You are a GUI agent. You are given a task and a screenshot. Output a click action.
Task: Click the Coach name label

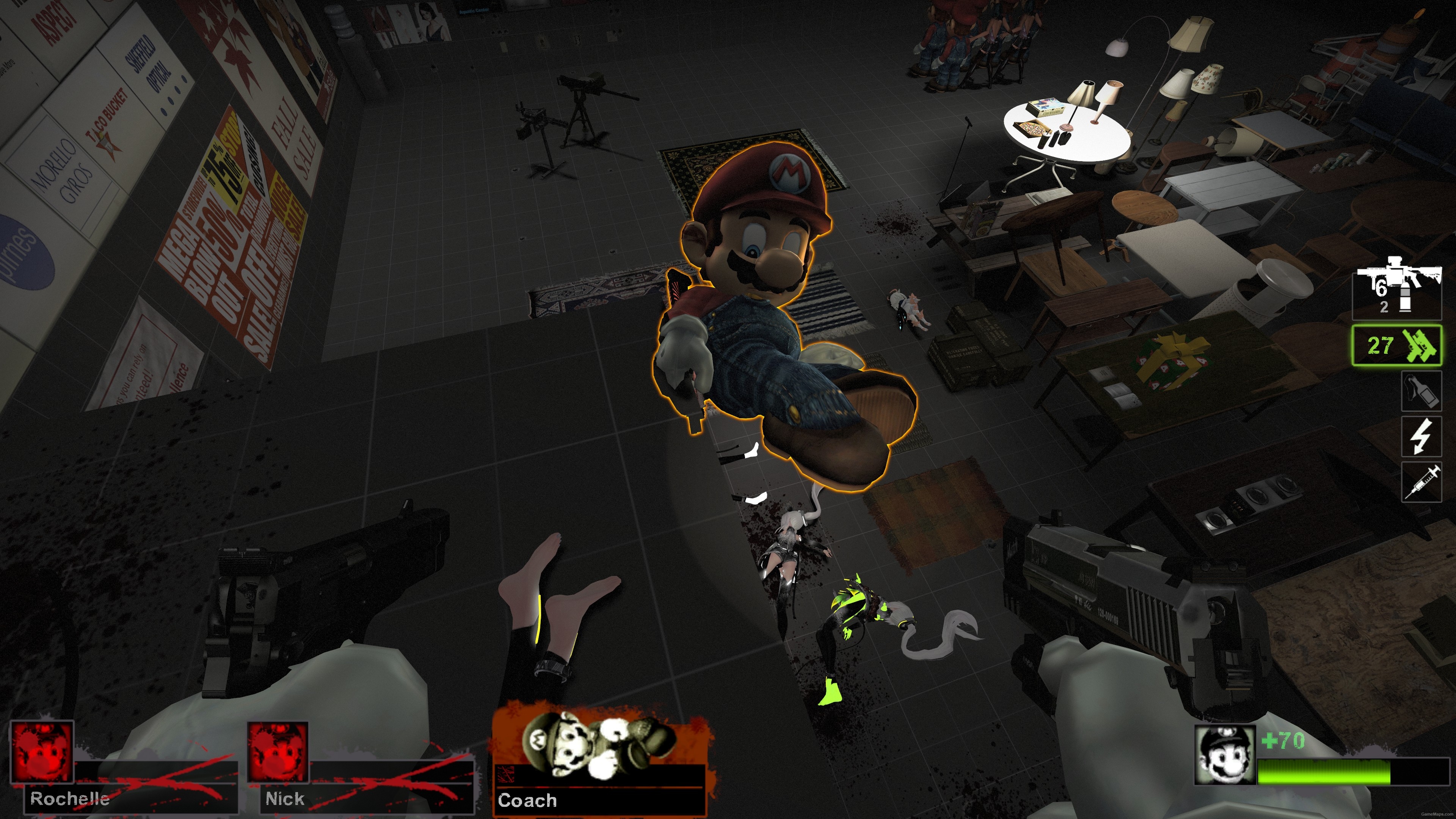pos(527,801)
